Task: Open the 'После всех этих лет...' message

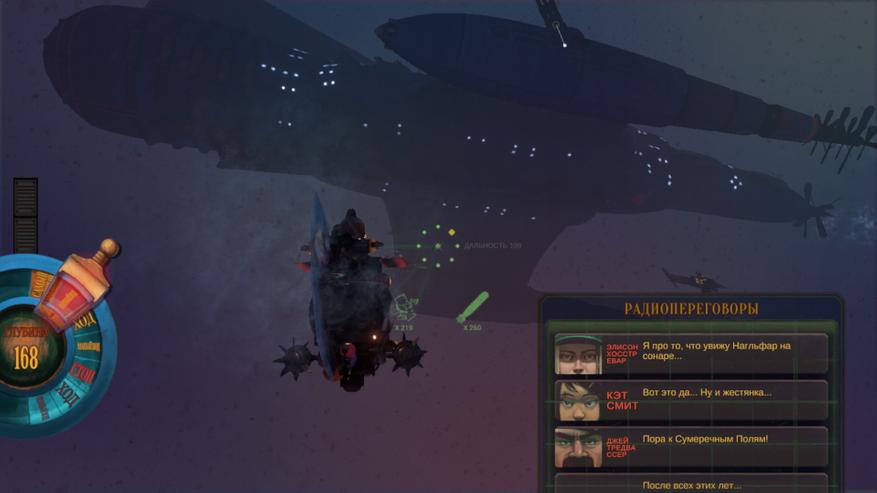Action: pyautogui.click(x=691, y=484)
